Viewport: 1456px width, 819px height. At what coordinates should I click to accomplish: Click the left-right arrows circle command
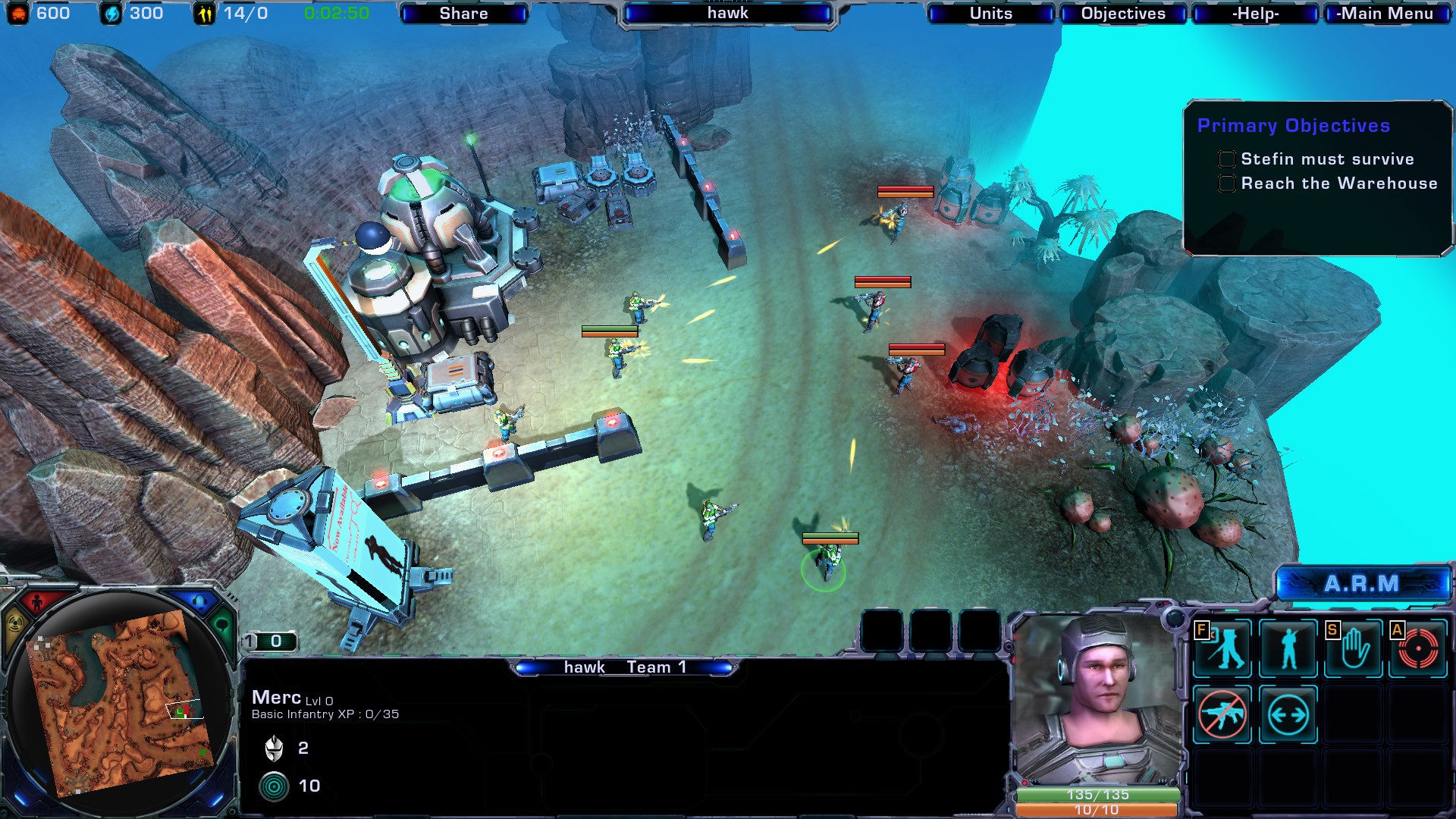tap(1288, 714)
